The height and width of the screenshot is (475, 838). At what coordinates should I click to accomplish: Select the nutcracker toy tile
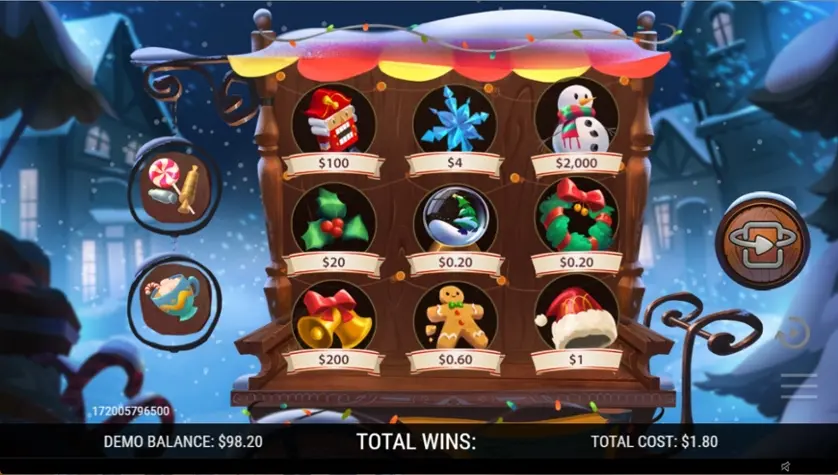pos(333,121)
